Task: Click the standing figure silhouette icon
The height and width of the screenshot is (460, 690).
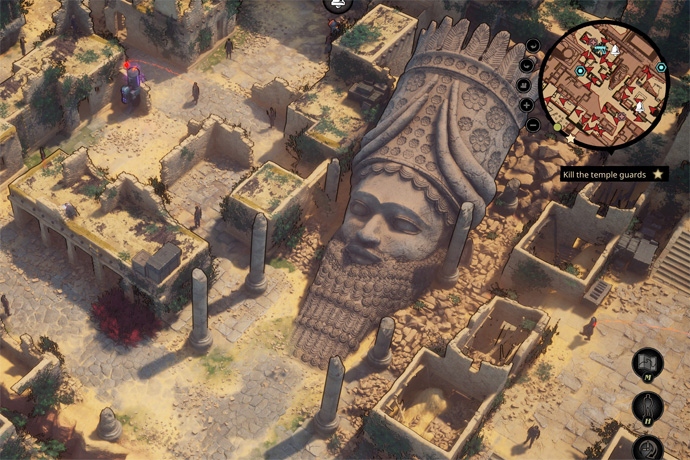Action: [648, 407]
